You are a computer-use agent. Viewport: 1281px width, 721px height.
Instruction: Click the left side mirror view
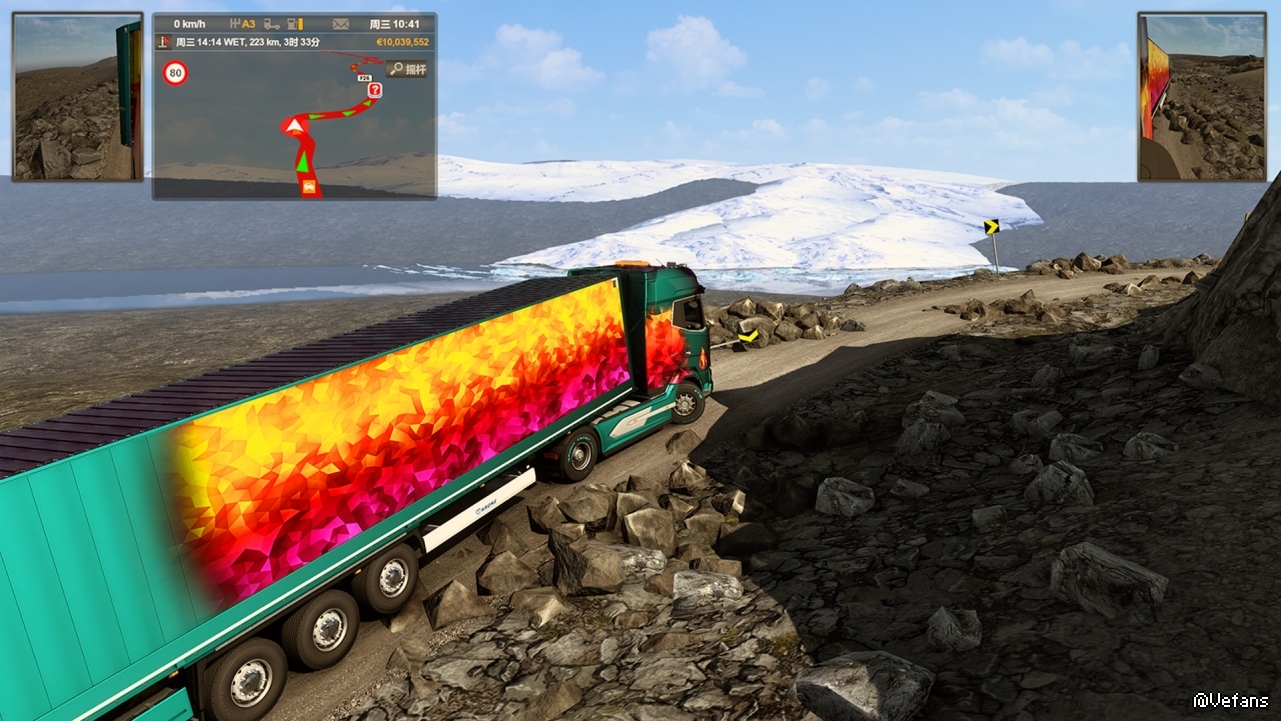[78, 97]
